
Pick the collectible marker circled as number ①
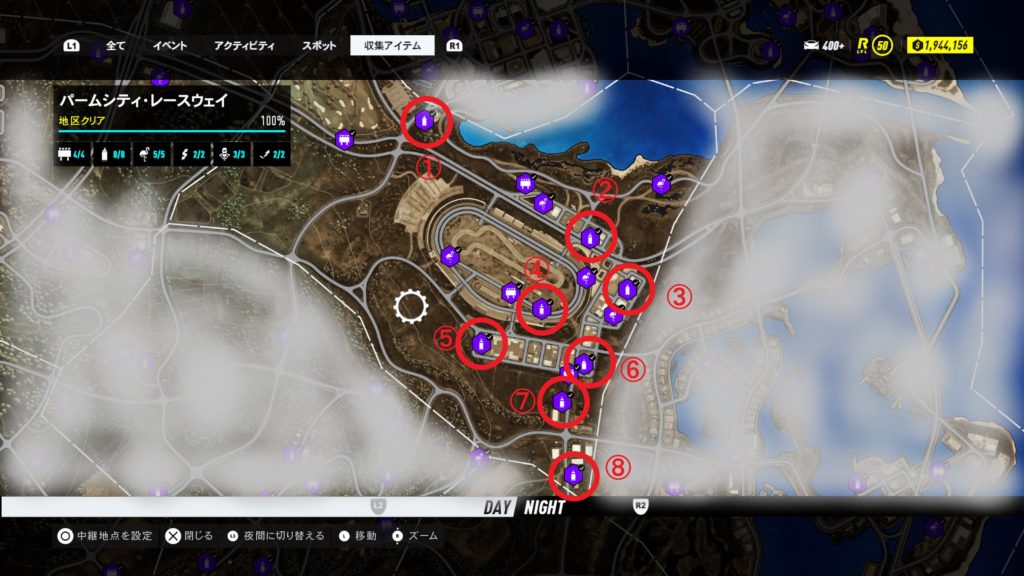[424, 123]
